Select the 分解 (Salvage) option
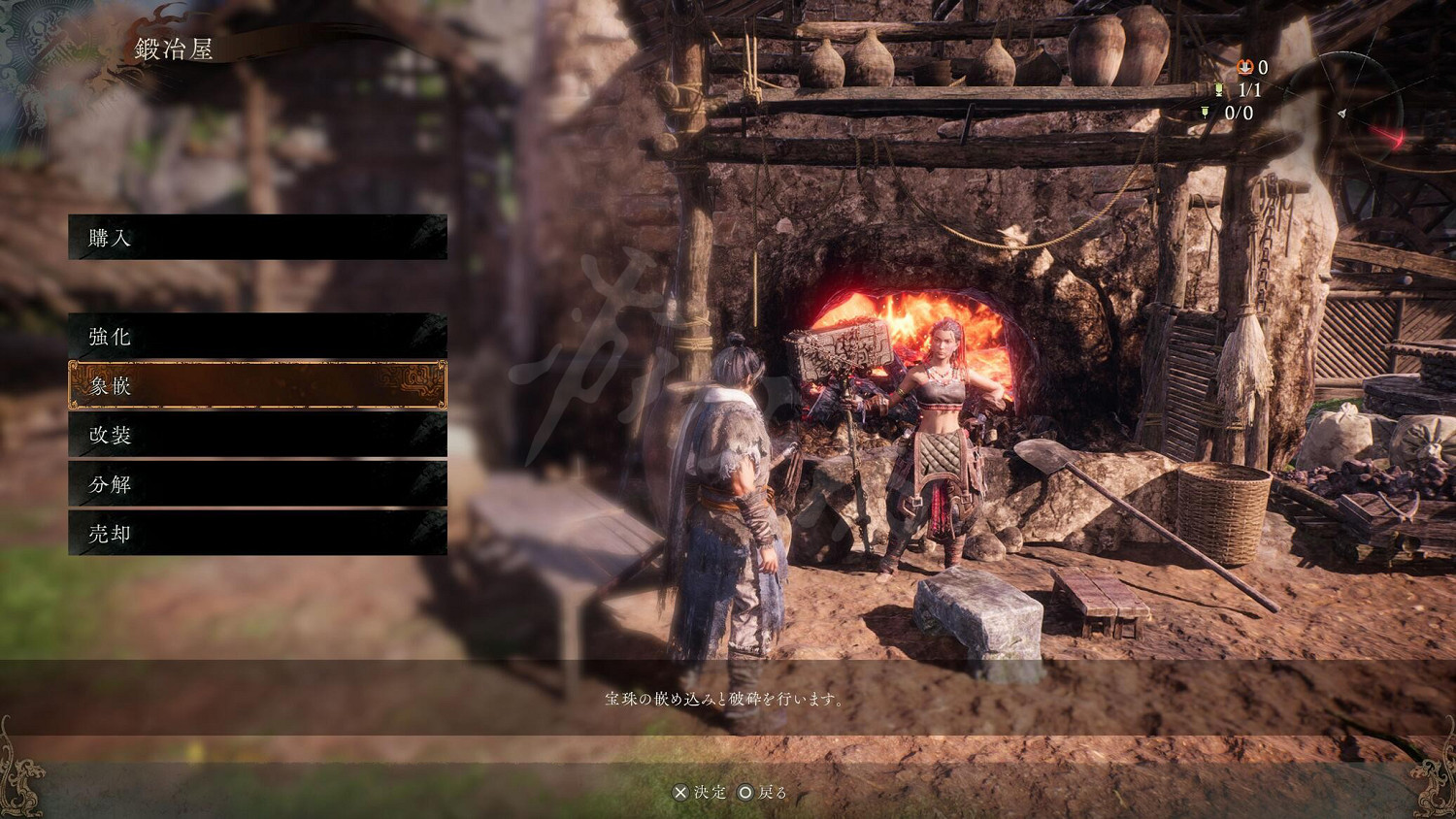 click(257, 484)
